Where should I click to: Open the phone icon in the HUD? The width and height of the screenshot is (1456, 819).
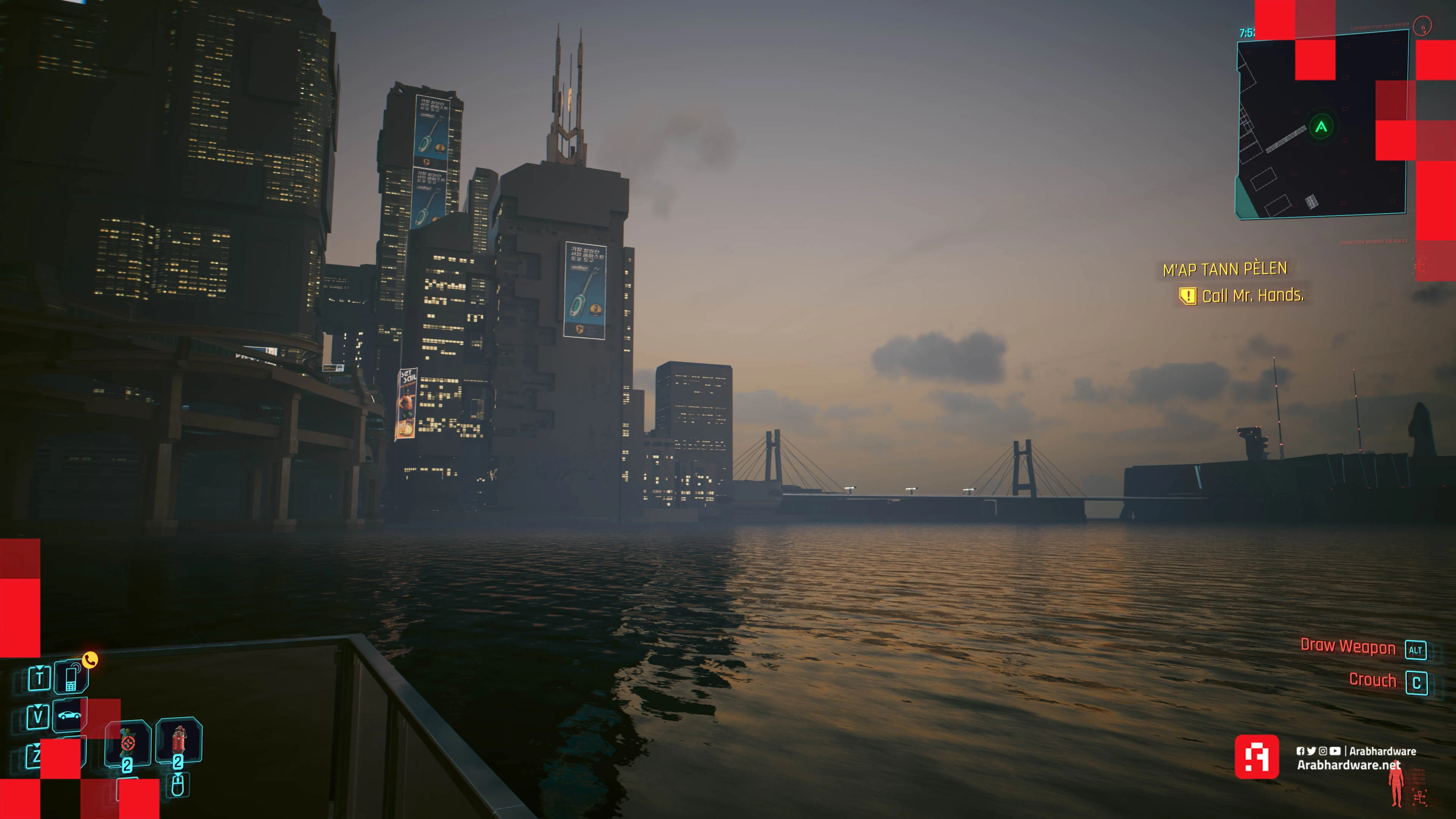tap(71, 678)
